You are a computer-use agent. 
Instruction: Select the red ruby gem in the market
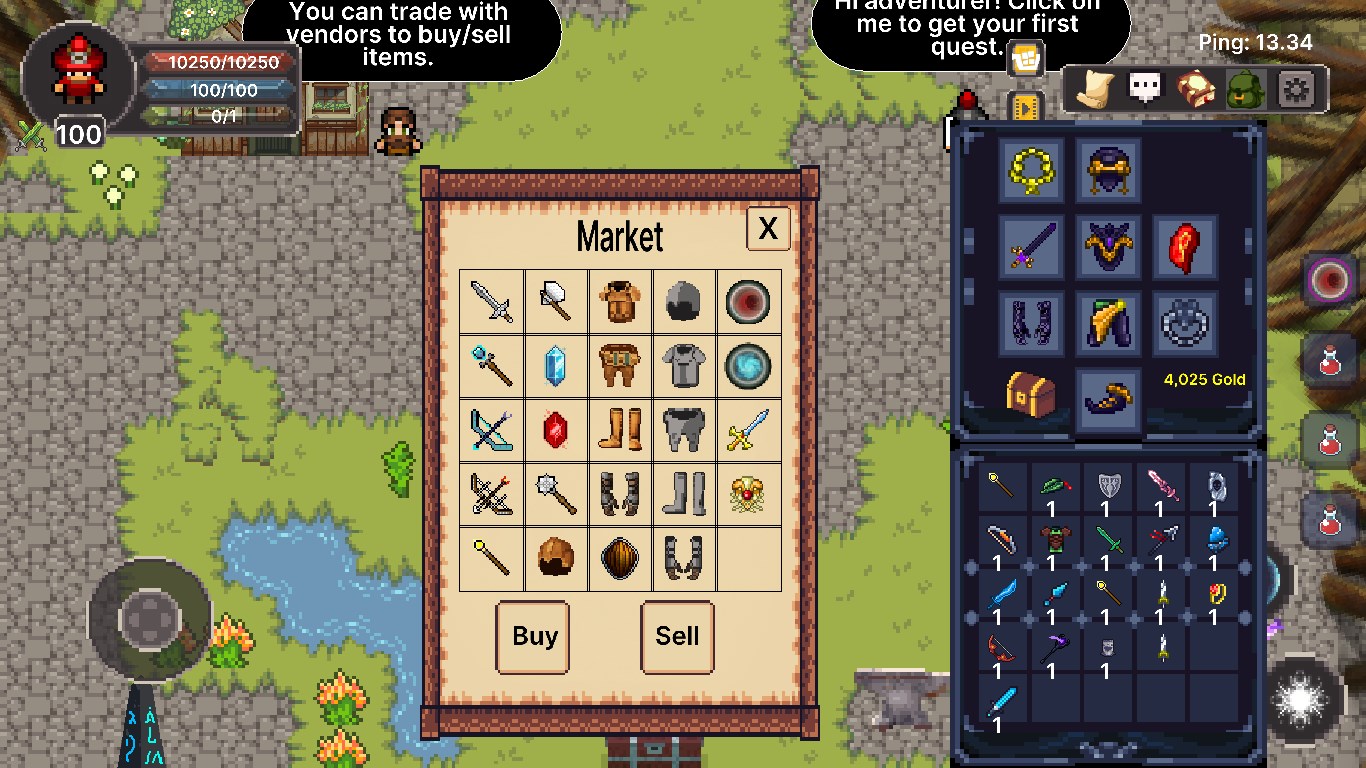(x=556, y=430)
